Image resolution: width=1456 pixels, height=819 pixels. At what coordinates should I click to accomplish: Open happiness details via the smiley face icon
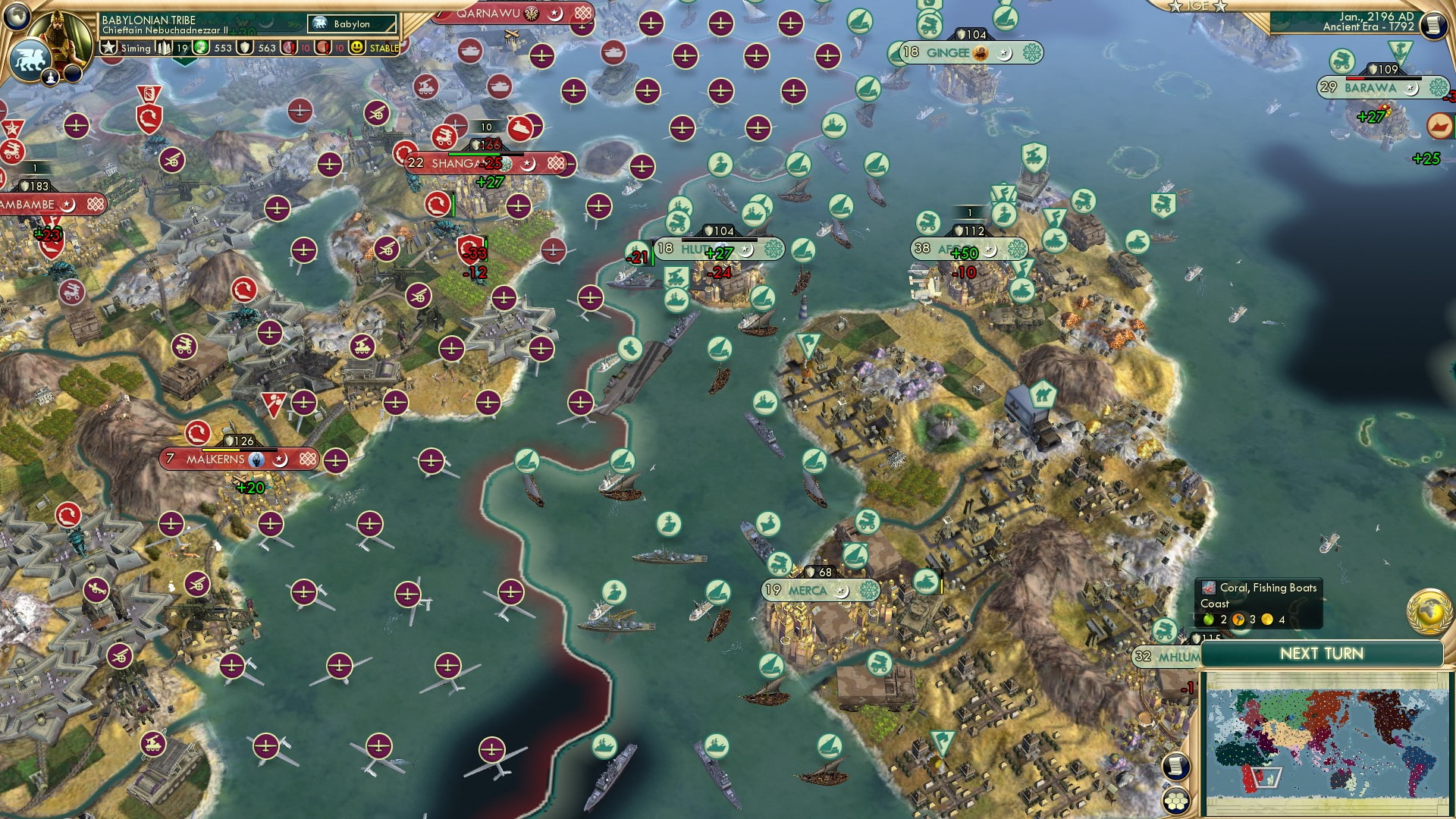(356, 48)
